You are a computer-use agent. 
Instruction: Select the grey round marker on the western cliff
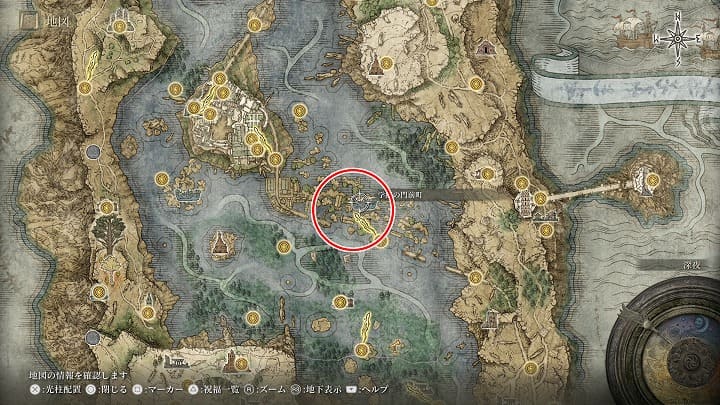coord(93,152)
